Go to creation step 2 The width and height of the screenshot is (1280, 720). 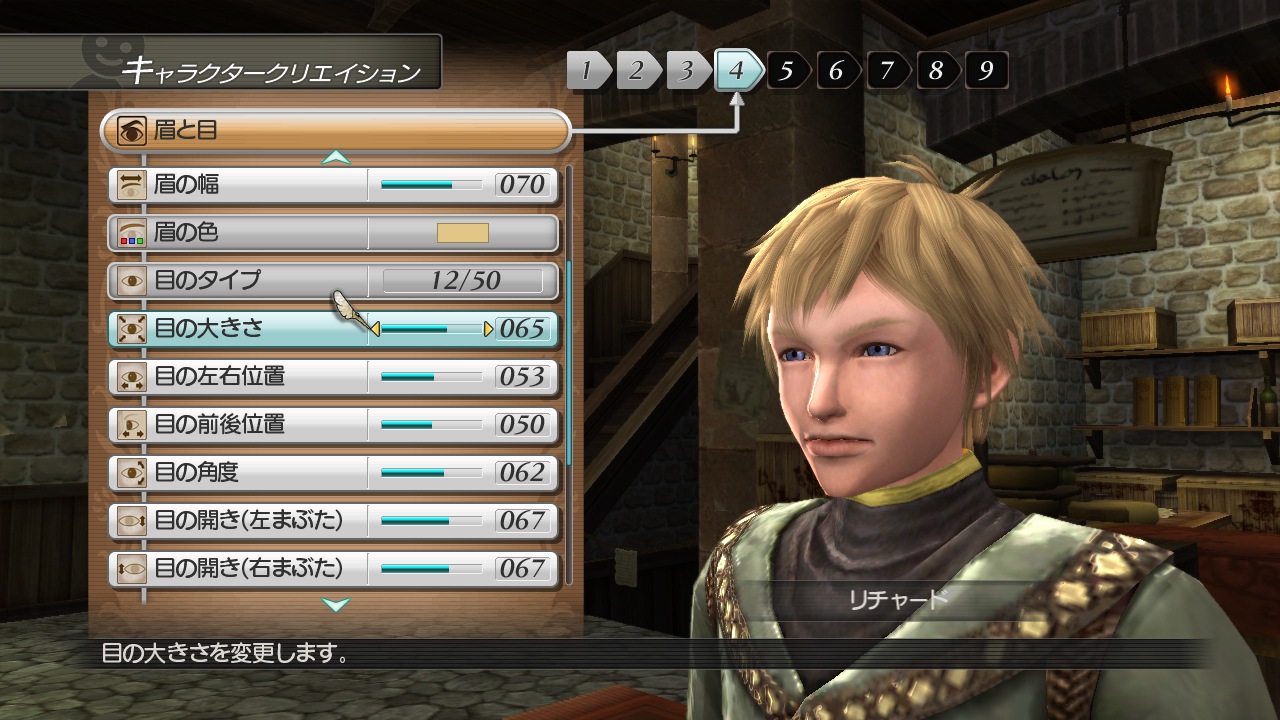(637, 71)
